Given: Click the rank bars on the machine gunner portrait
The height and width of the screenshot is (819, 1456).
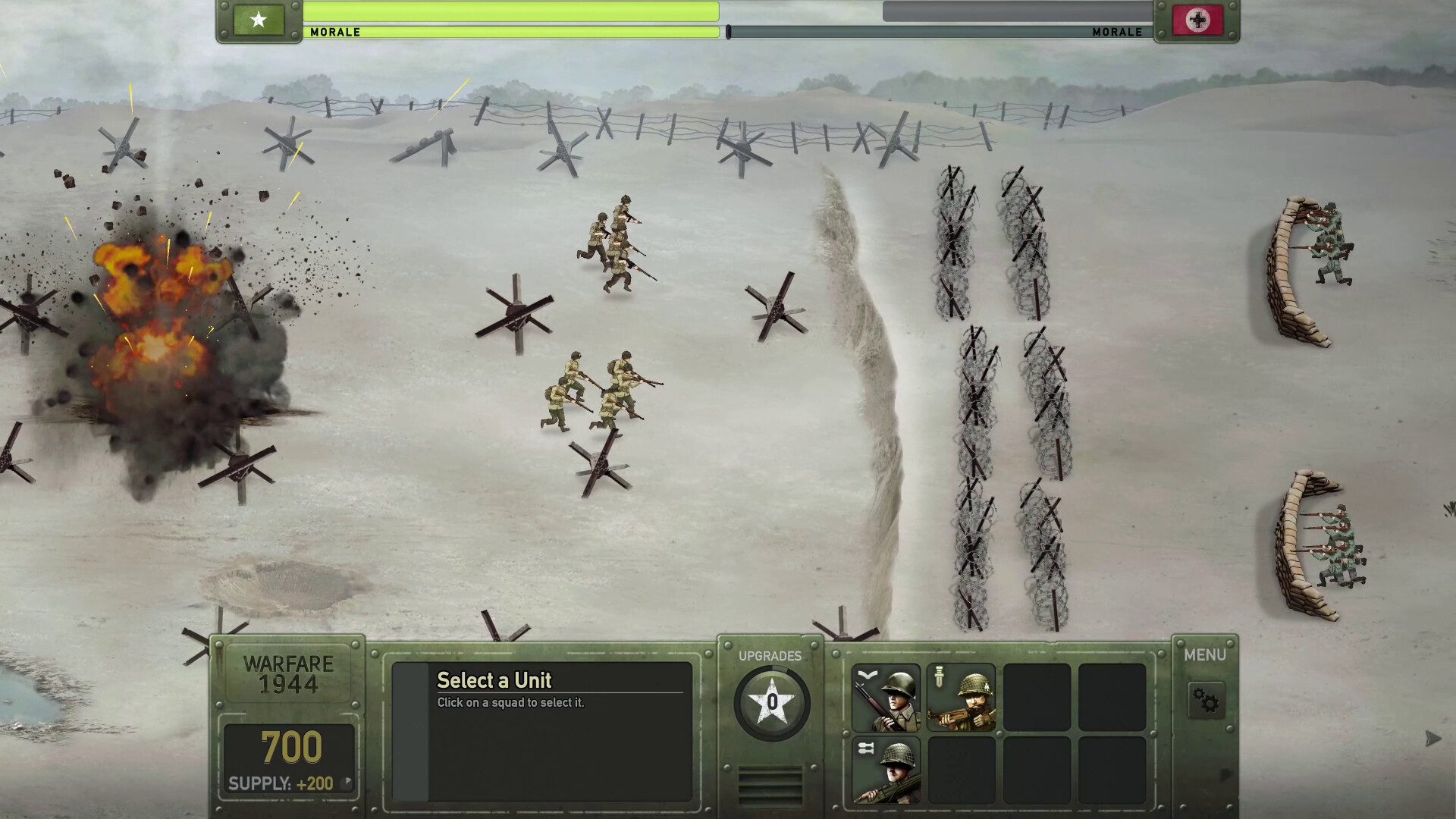Looking at the screenshot, I should (x=868, y=748).
